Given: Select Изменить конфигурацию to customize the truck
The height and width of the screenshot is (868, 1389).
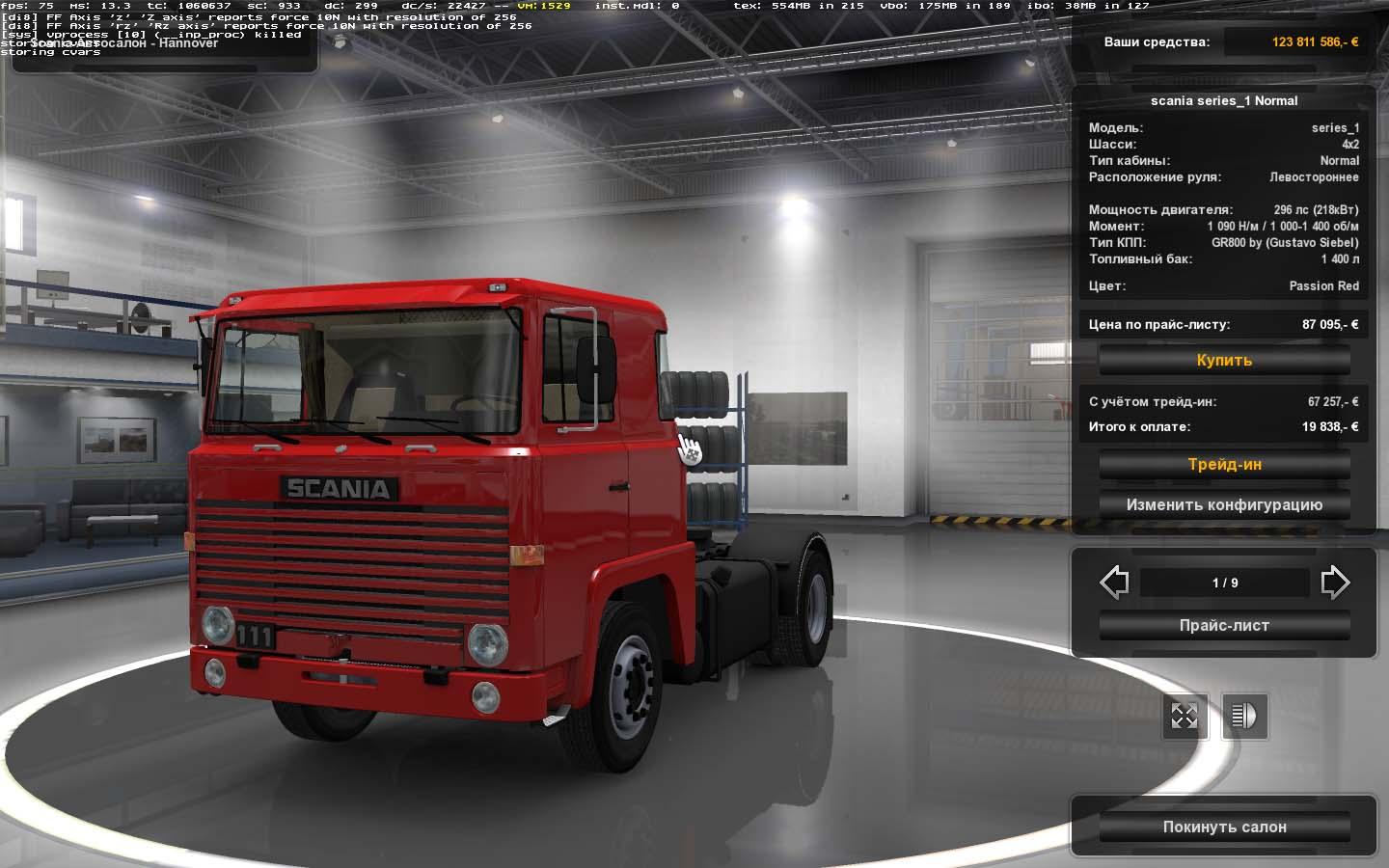Looking at the screenshot, I should 1224,505.
